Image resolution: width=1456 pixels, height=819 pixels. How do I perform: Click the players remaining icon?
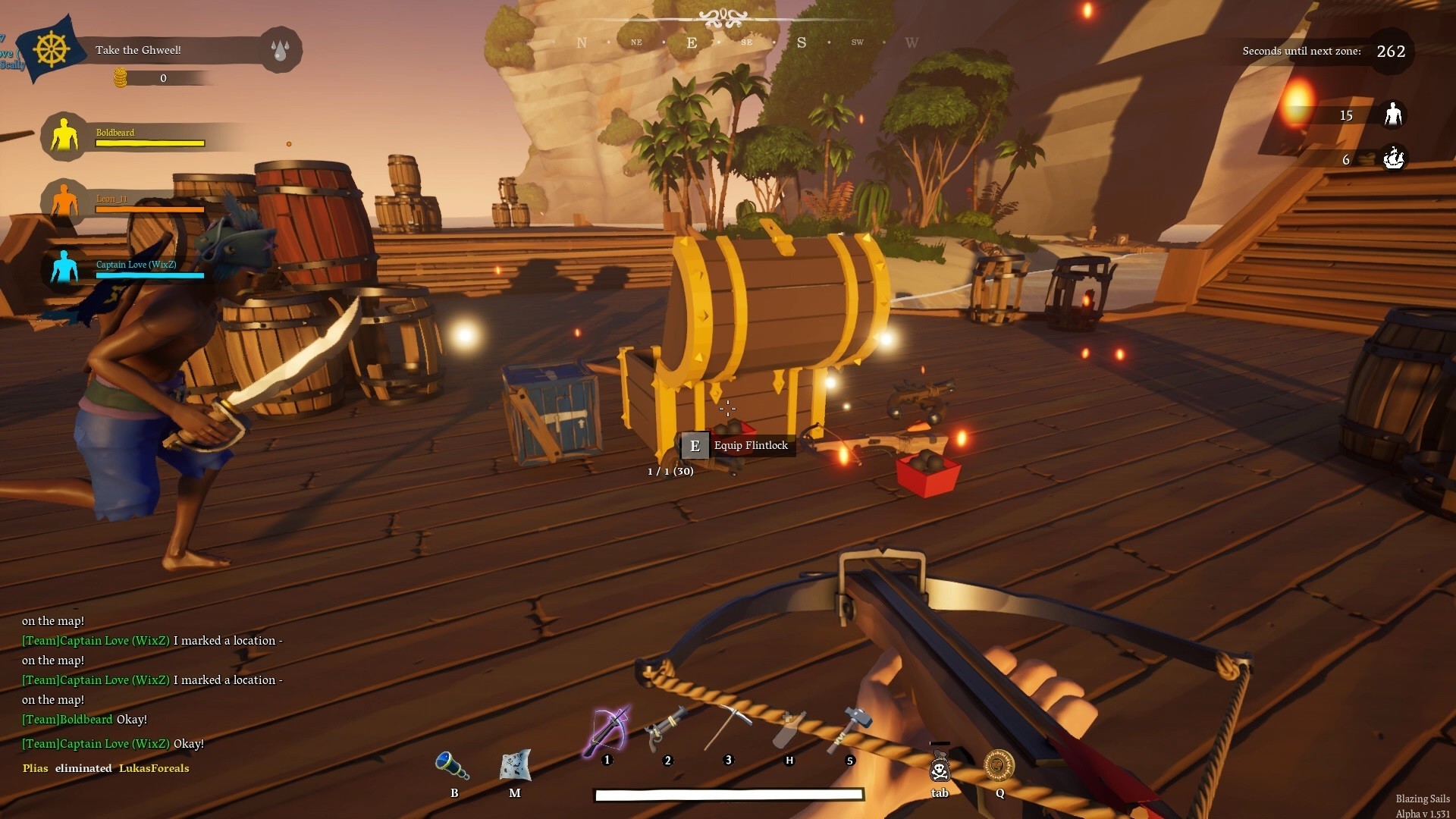1393,115
